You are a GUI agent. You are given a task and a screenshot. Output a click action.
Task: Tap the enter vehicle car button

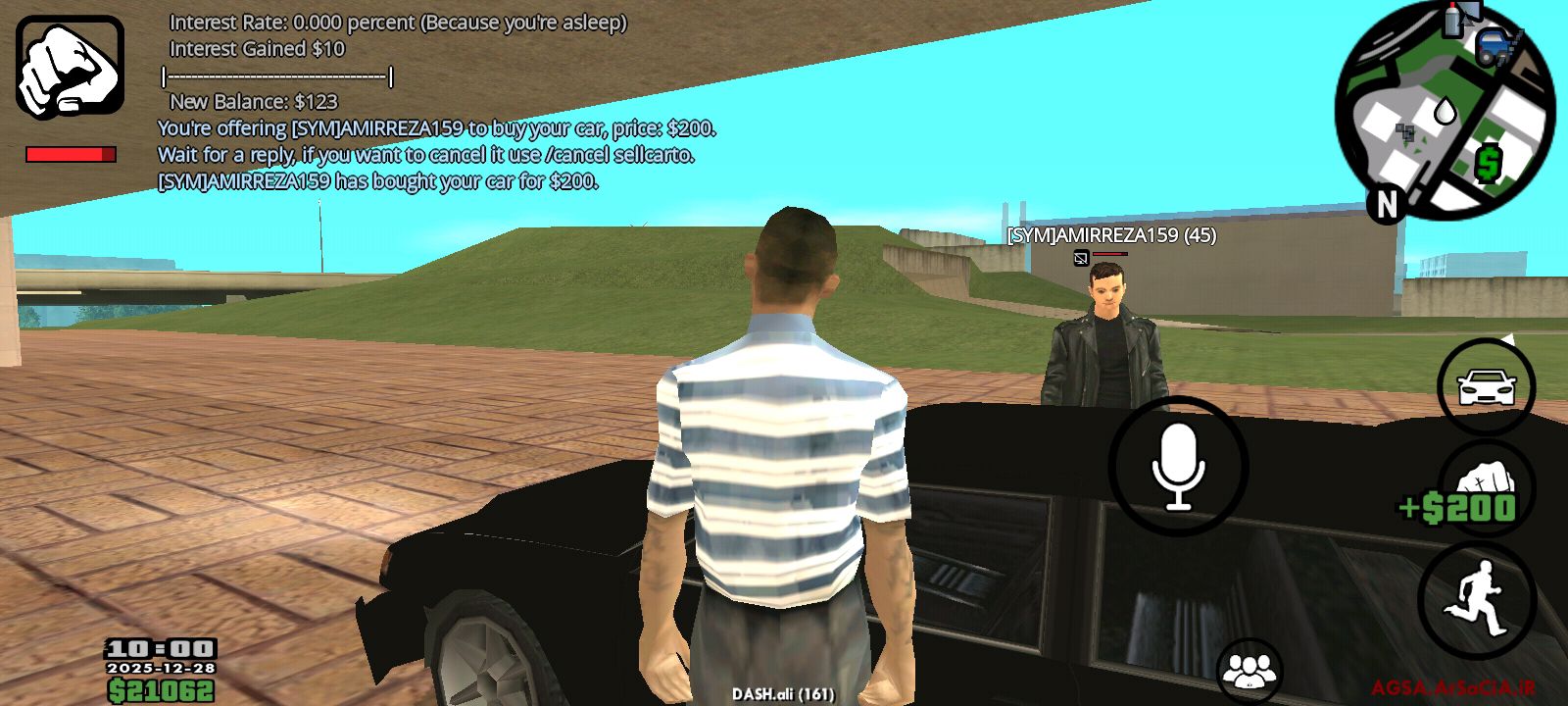[x=1487, y=387]
